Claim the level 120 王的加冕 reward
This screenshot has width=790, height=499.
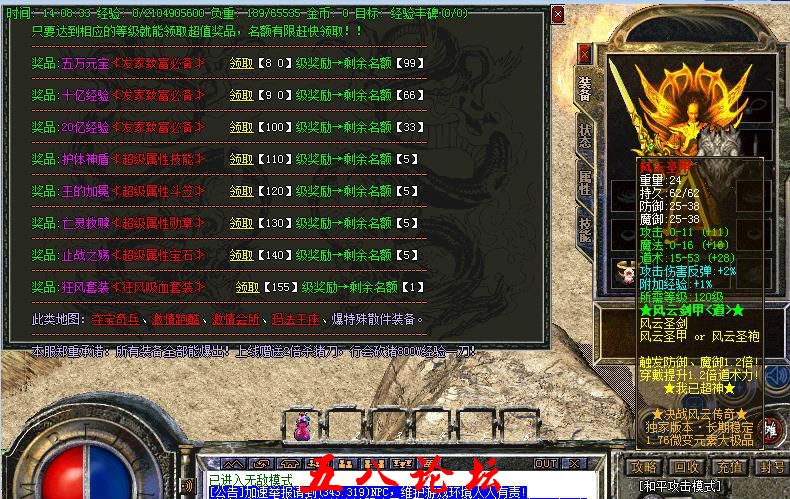click(x=241, y=192)
